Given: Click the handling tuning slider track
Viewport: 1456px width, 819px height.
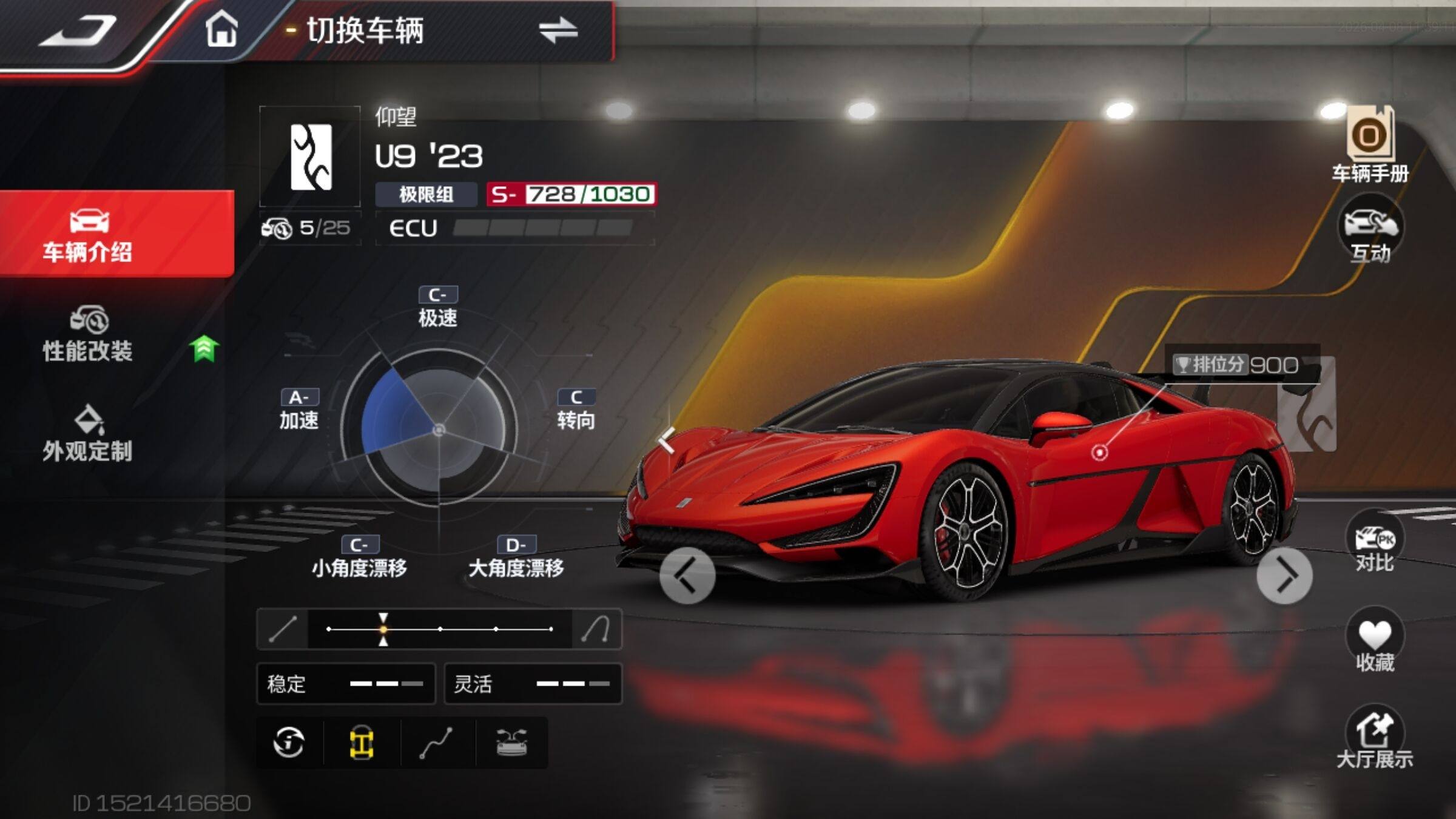Looking at the screenshot, I should (440, 629).
